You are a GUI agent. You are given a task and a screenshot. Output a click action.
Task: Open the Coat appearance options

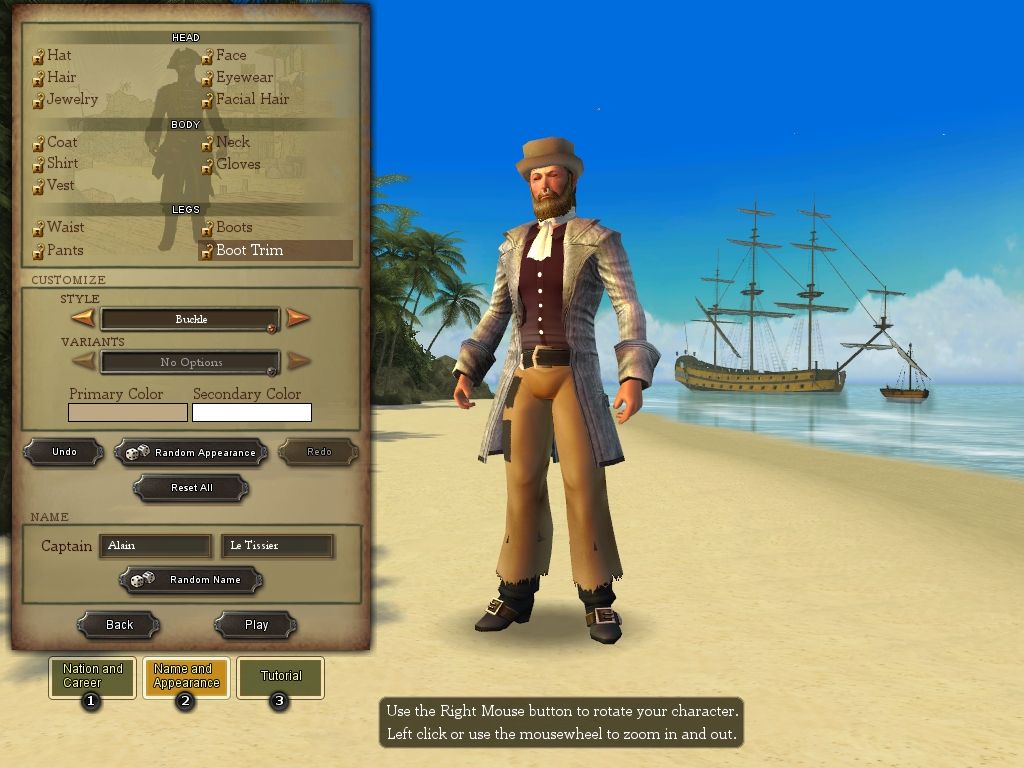61,142
